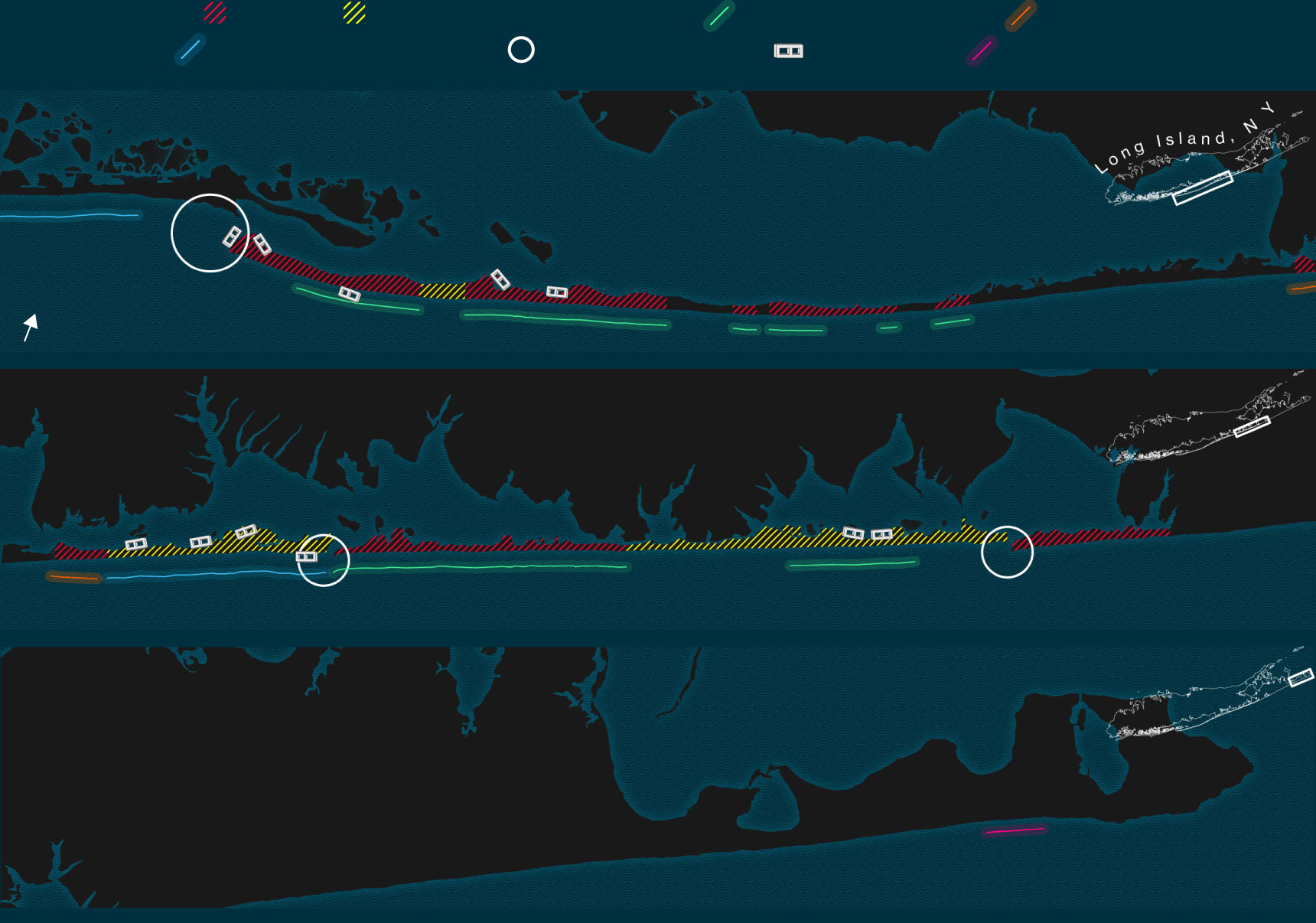Toggle the orange line legend entry
This screenshot has width=1316, height=923.
pos(1020,16)
